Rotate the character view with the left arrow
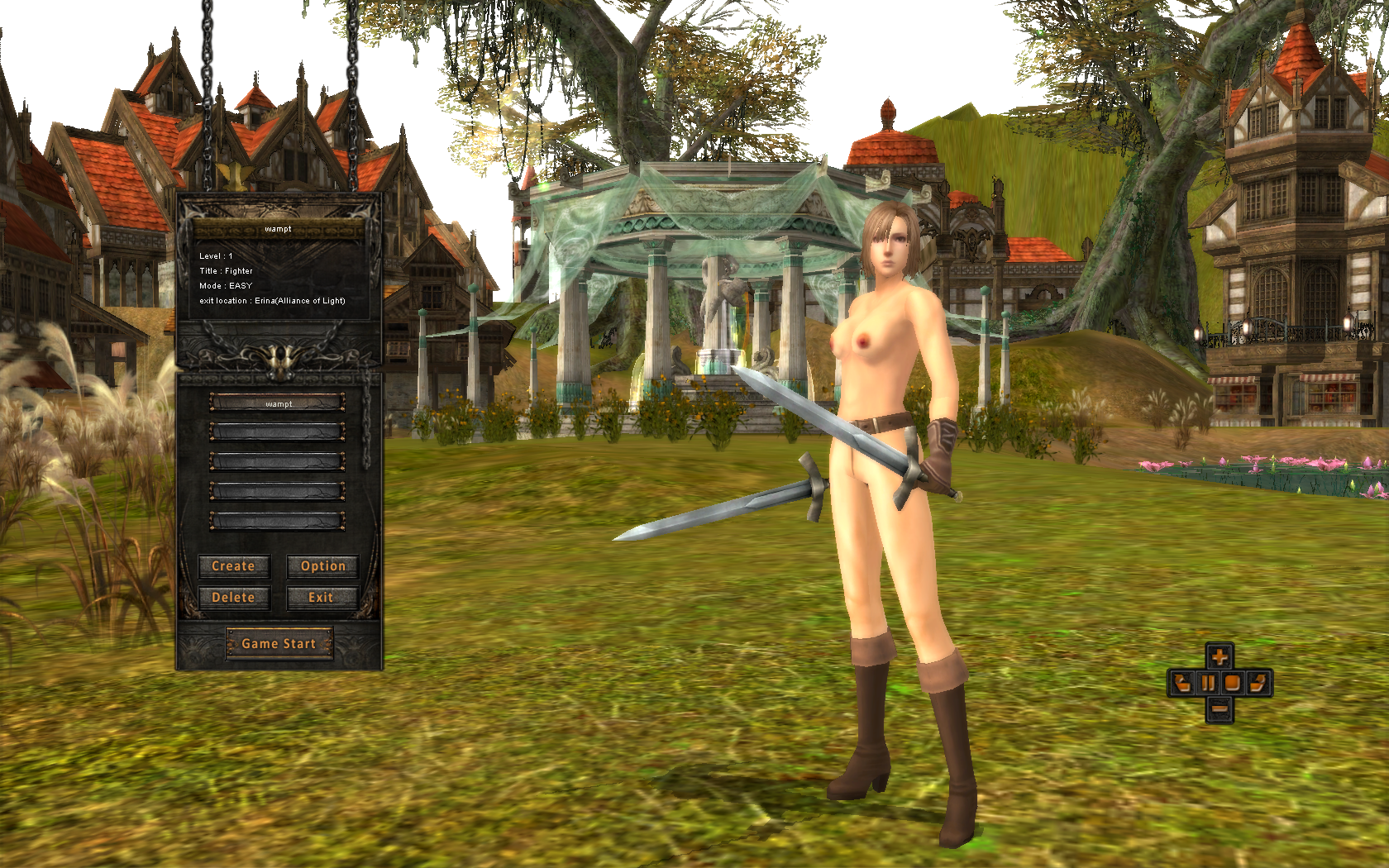Viewport: 1389px width, 868px height. (x=1181, y=683)
